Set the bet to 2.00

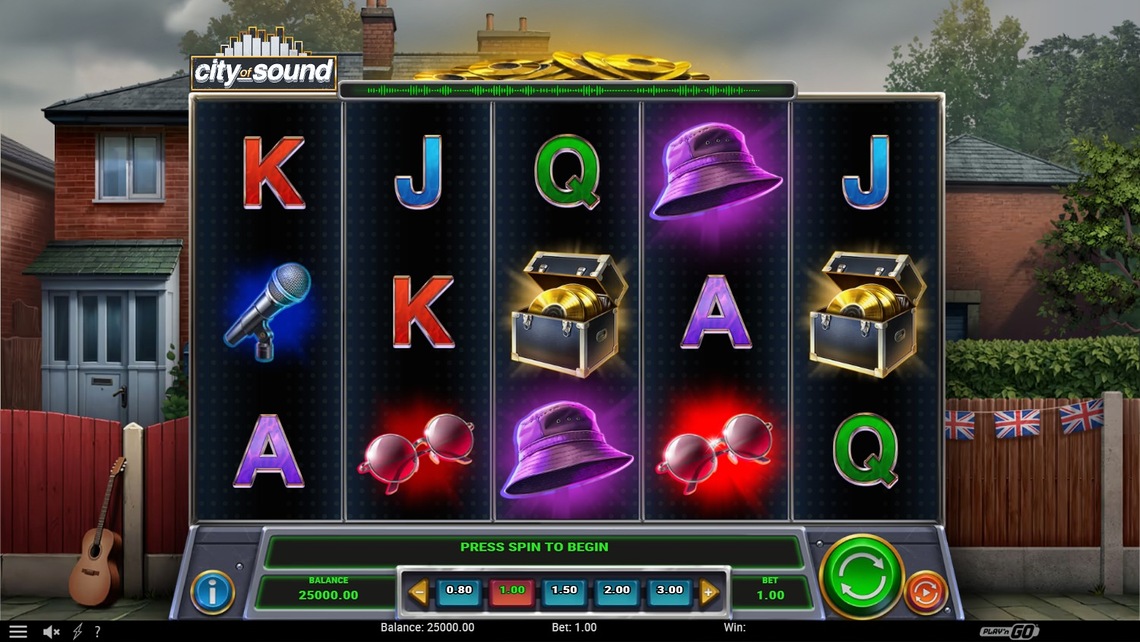tap(617, 591)
